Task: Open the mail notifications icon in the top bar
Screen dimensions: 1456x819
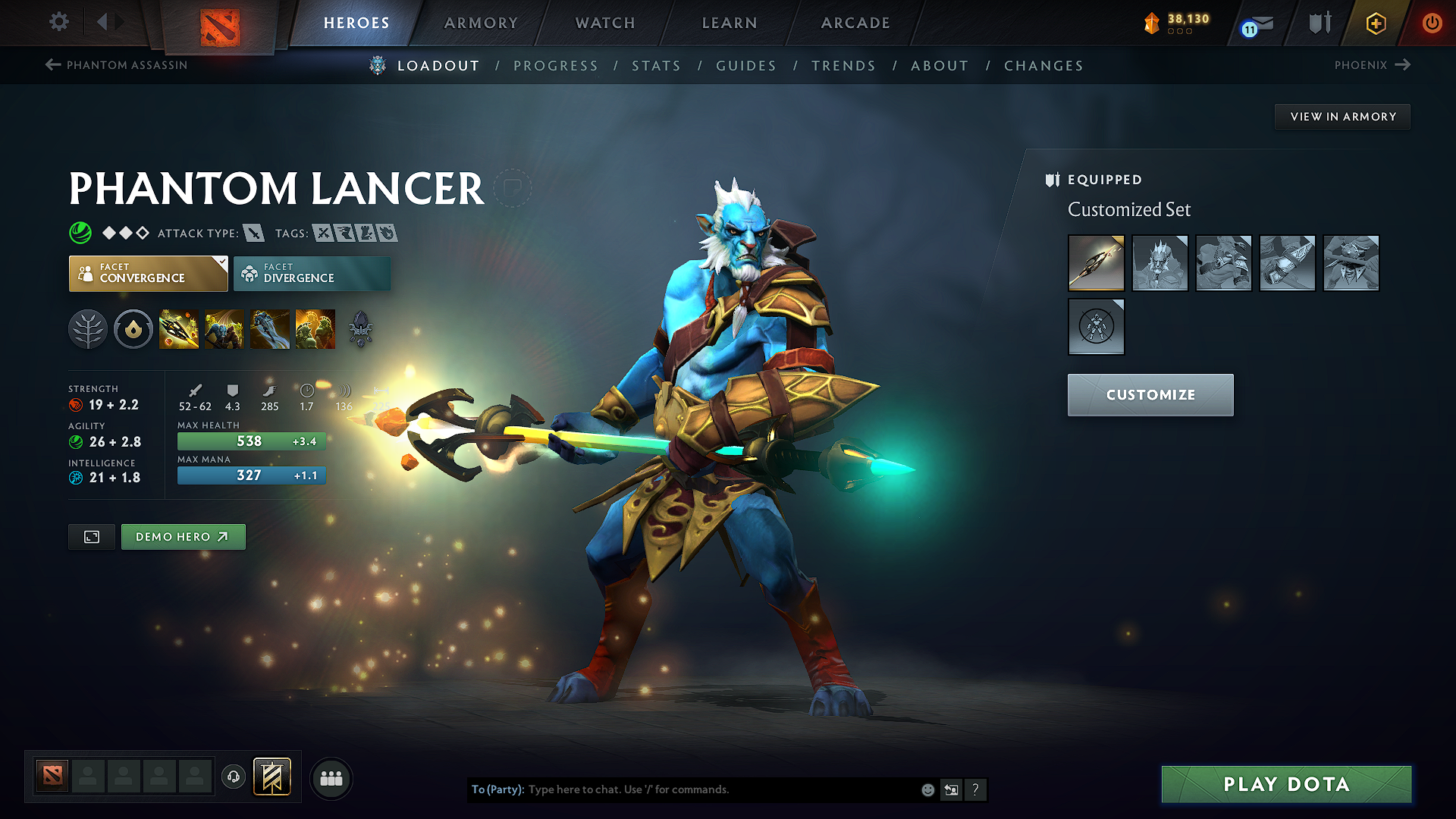Action: (x=1259, y=23)
